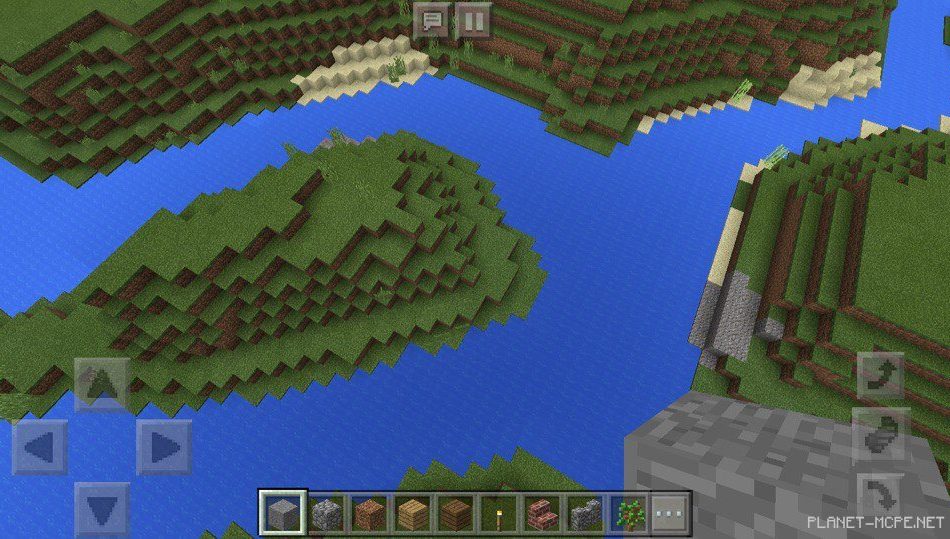Tap the backward movement arrow
This screenshot has width=950, height=539.
(x=101, y=508)
